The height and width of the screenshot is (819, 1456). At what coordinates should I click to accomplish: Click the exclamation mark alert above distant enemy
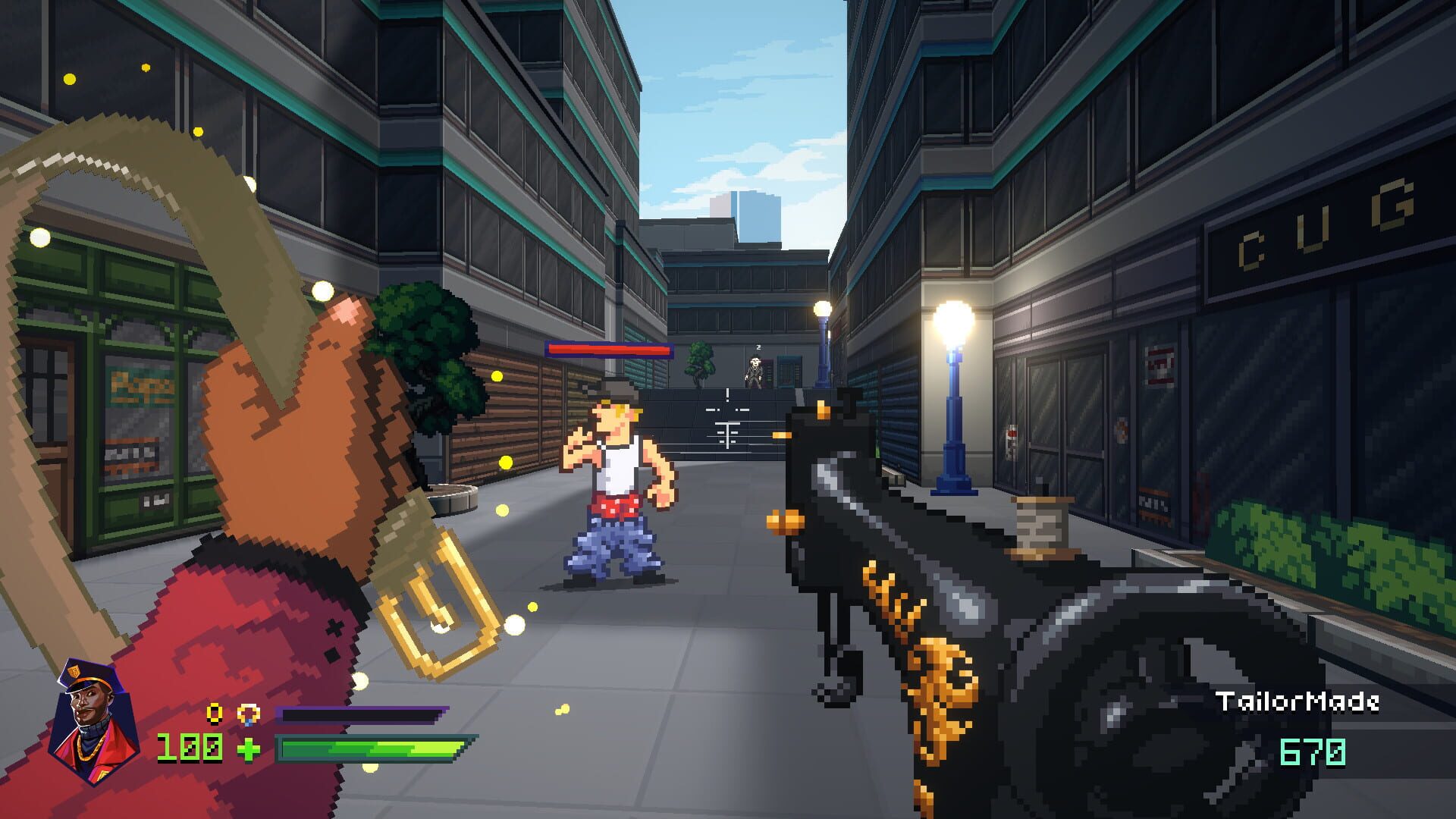[x=728, y=394]
